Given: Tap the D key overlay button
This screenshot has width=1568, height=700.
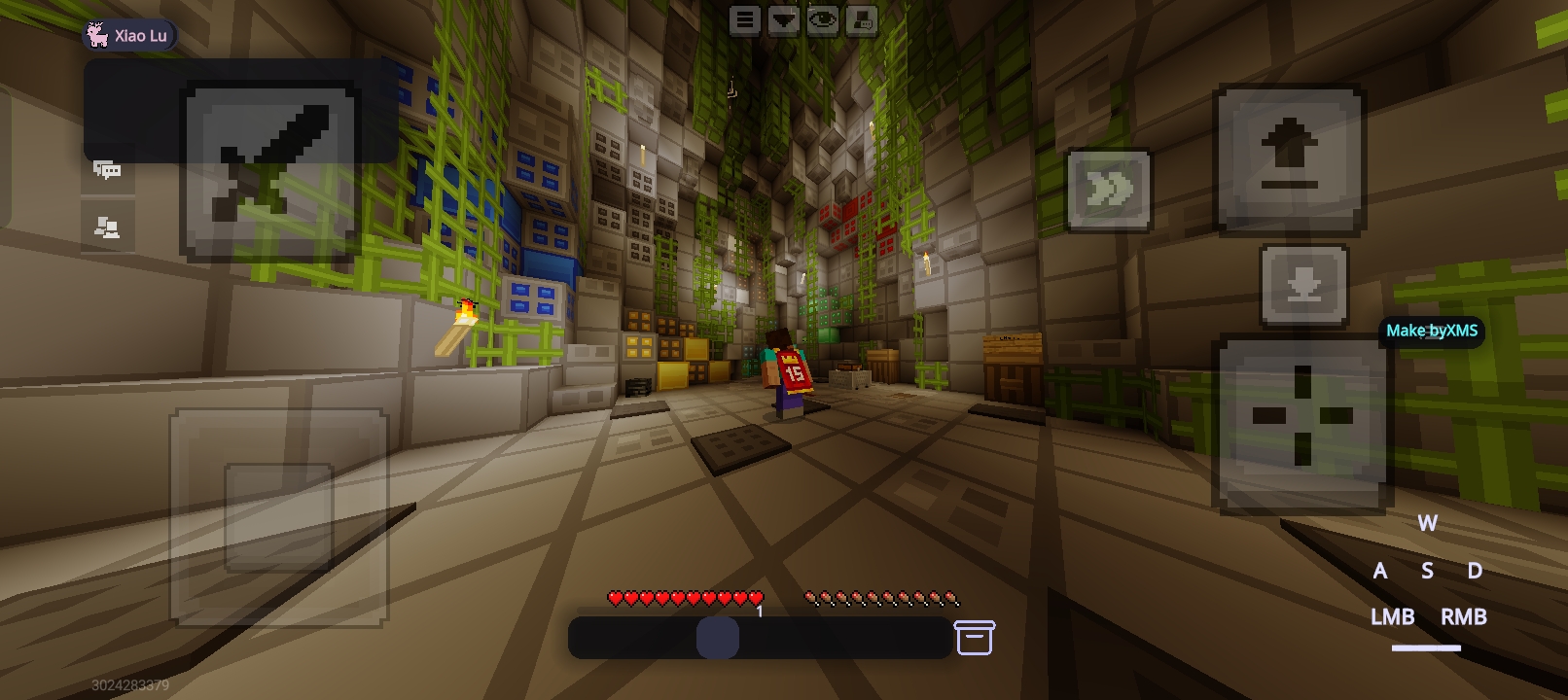Looking at the screenshot, I should click(x=1475, y=571).
